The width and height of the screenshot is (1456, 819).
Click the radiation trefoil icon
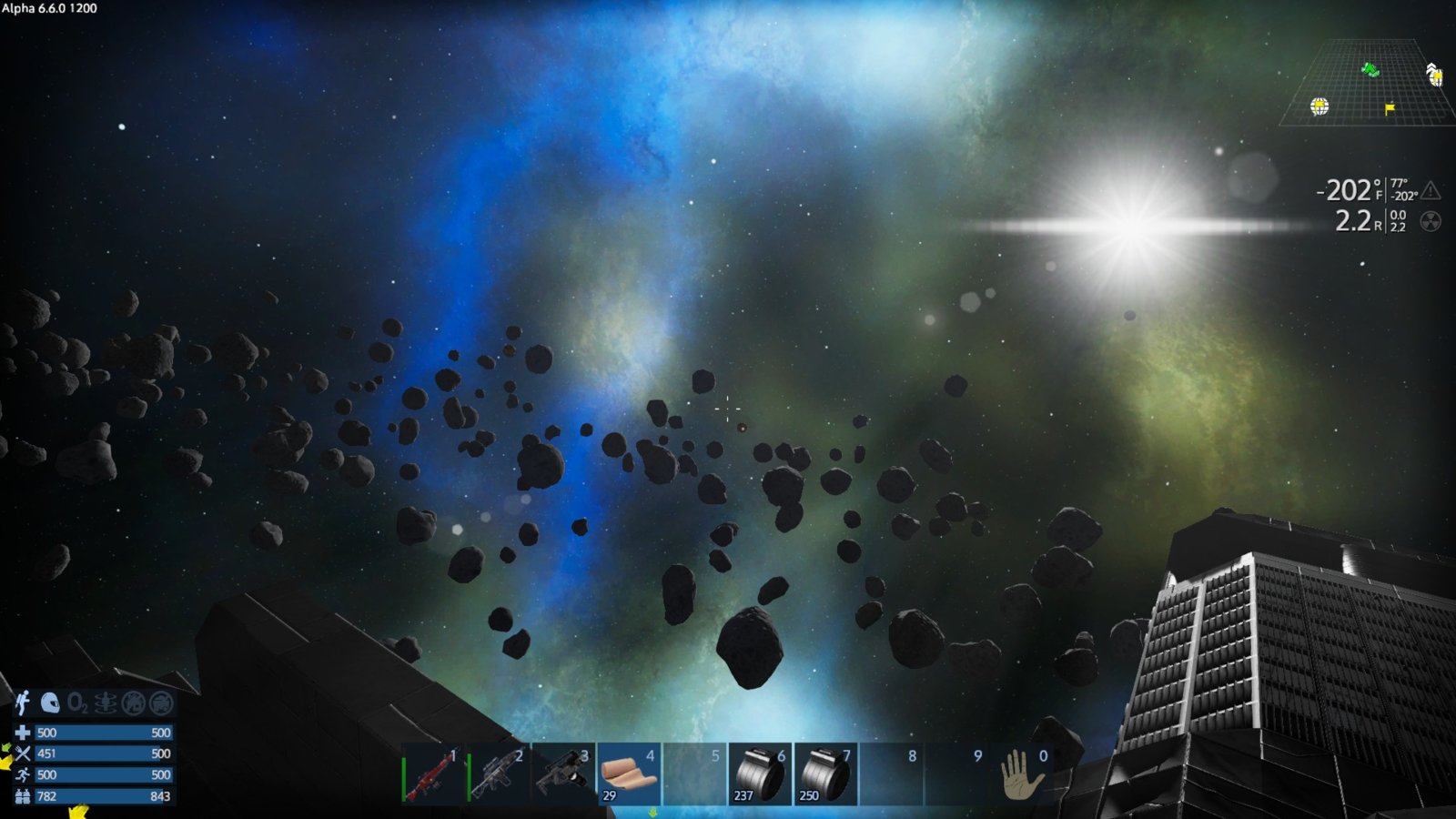point(1431,221)
